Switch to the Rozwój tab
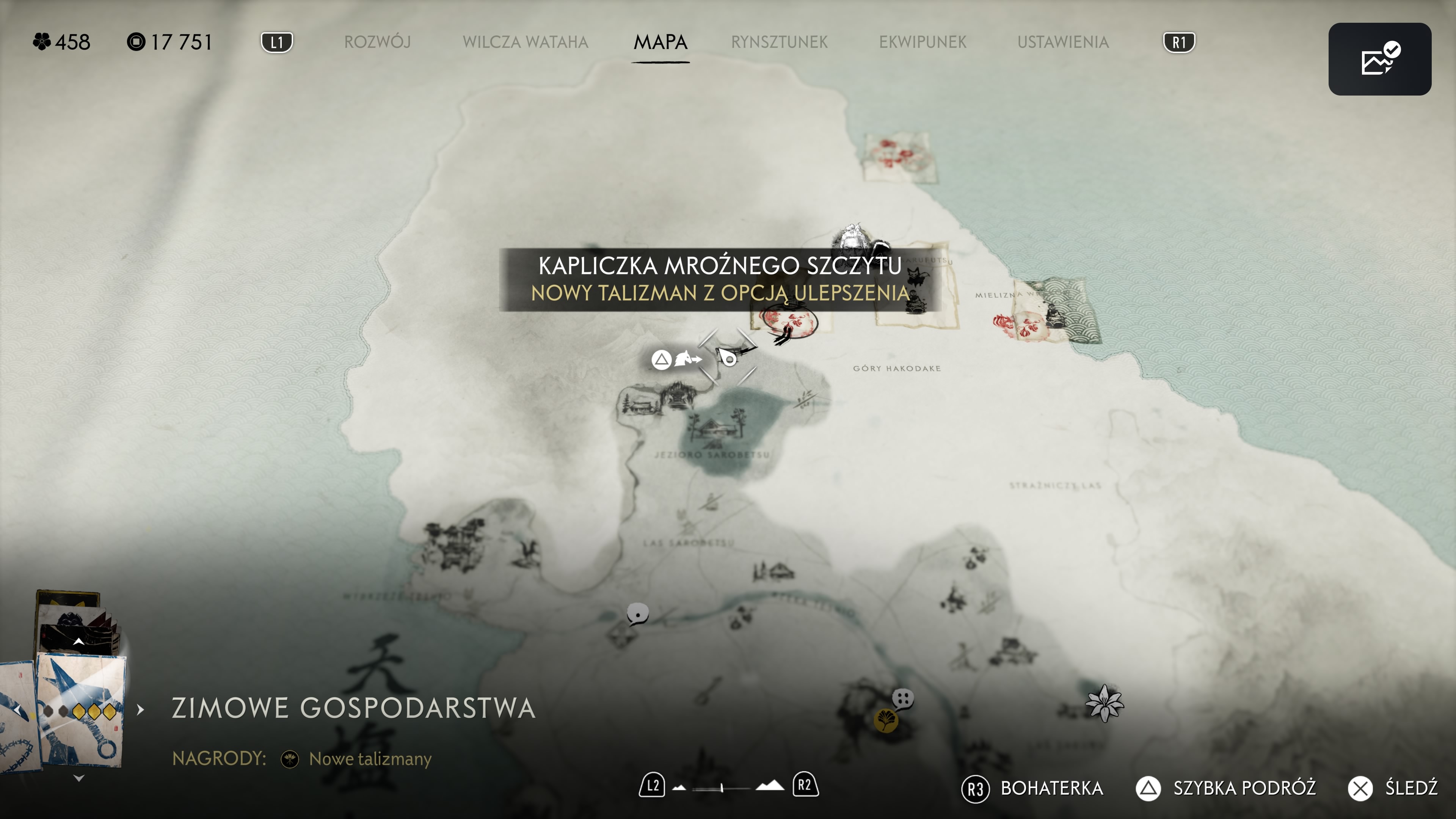This screenshot has height=819, width=1456. [x=377, y=42]
